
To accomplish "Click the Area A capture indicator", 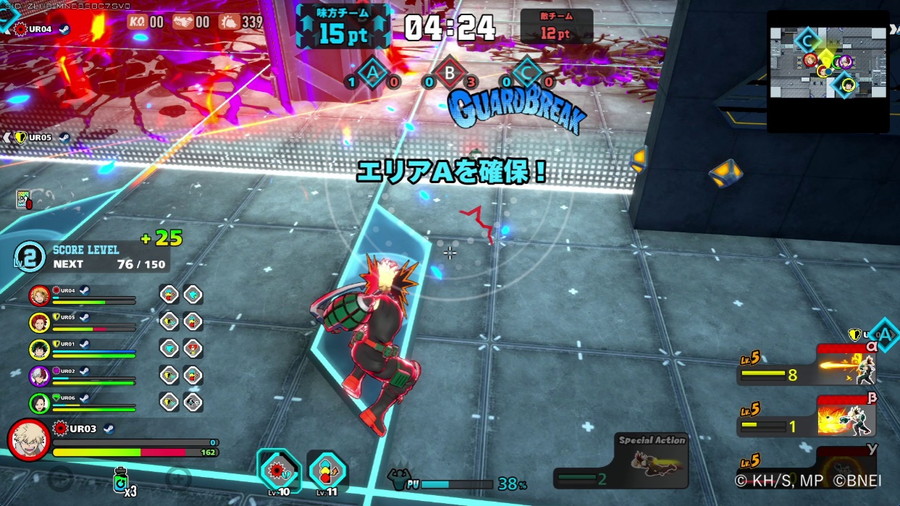I will tap(374, 73).
